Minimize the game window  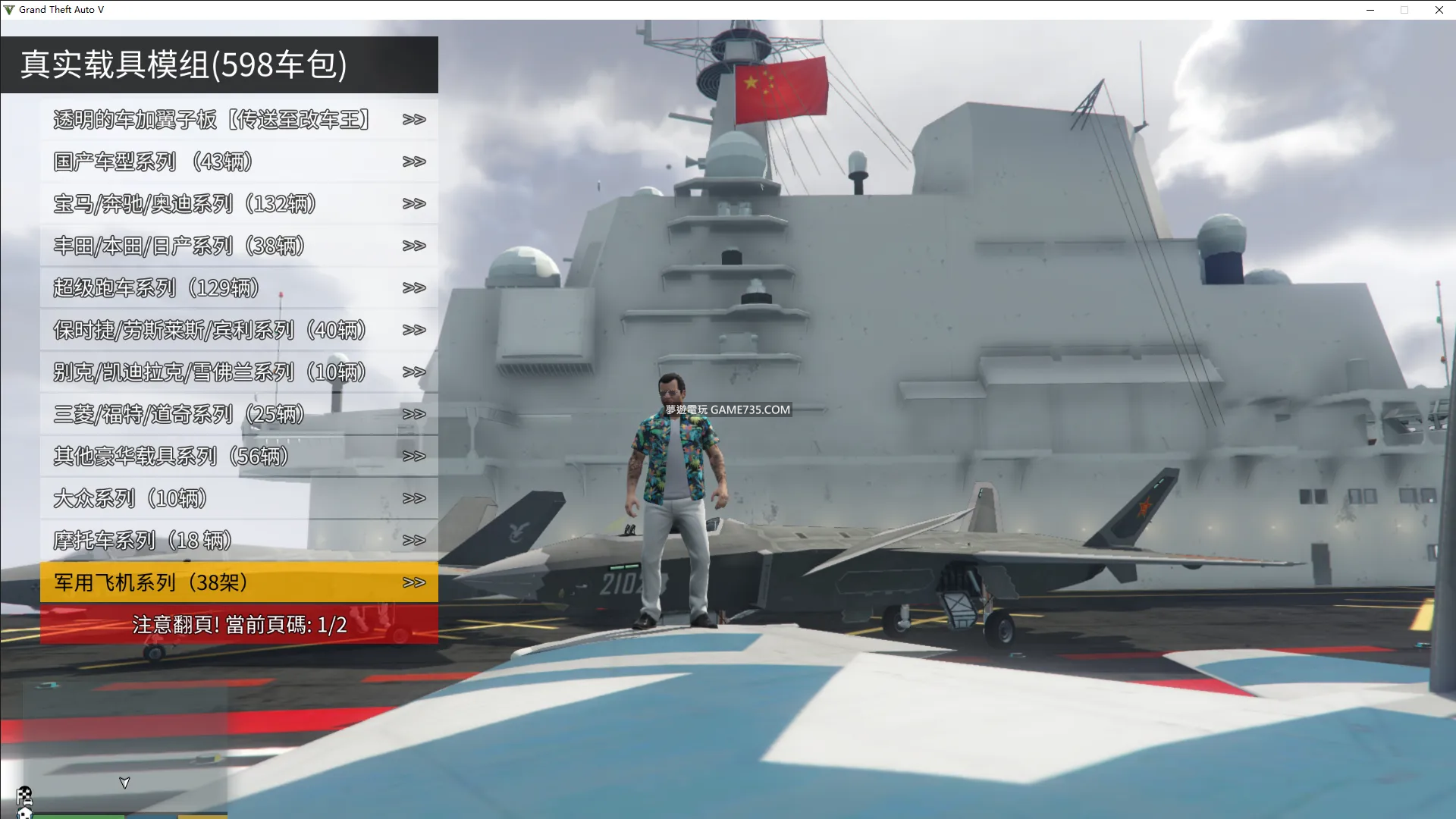tap(1370, 10)
